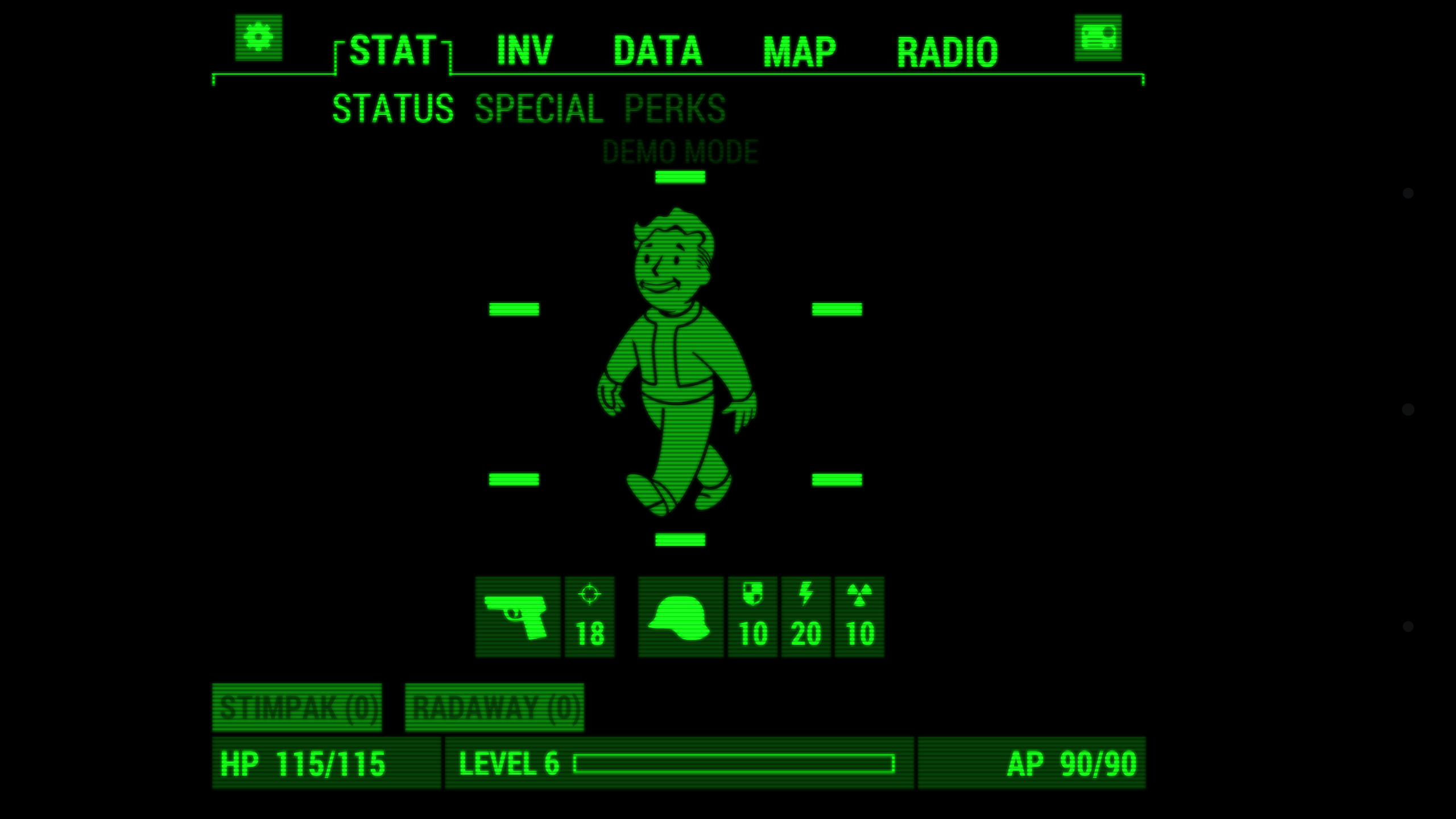The width and height of the screenshot is (1456, 819).
Task: Click the crosshair accuracy icon
Action: (590, 617)
